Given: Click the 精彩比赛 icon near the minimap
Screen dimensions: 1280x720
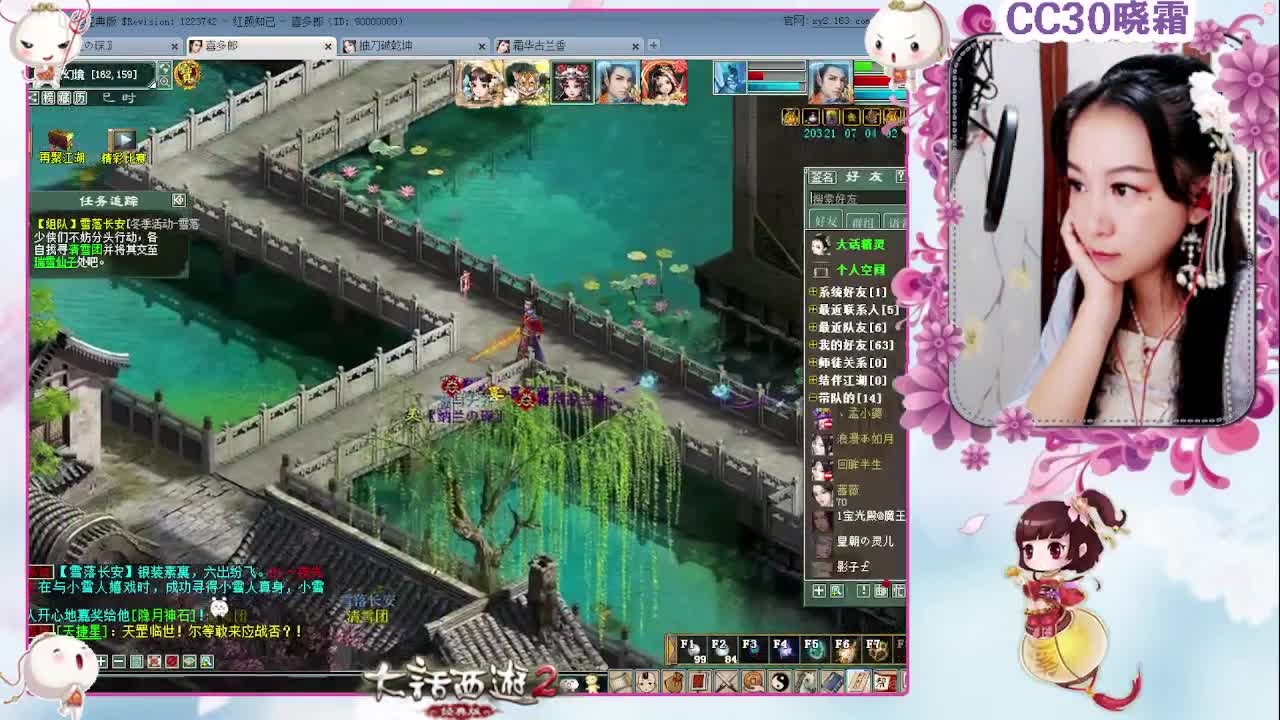Looking at the screenshot, I should [123, 142].
